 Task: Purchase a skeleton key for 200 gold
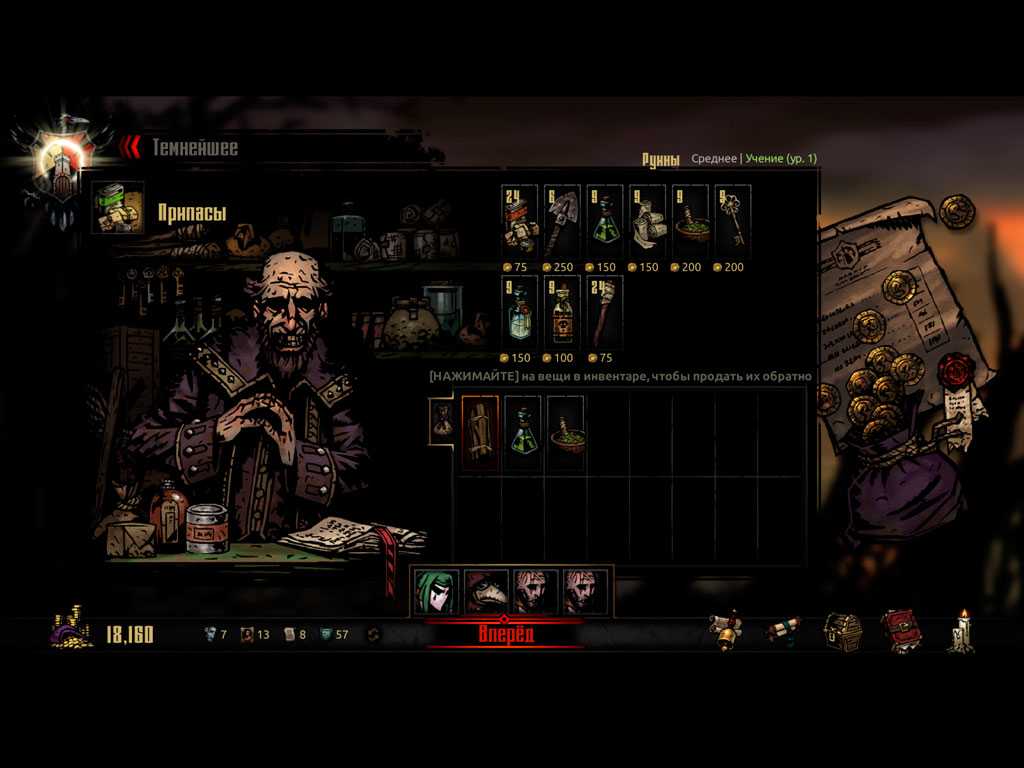tap(733, 220)
